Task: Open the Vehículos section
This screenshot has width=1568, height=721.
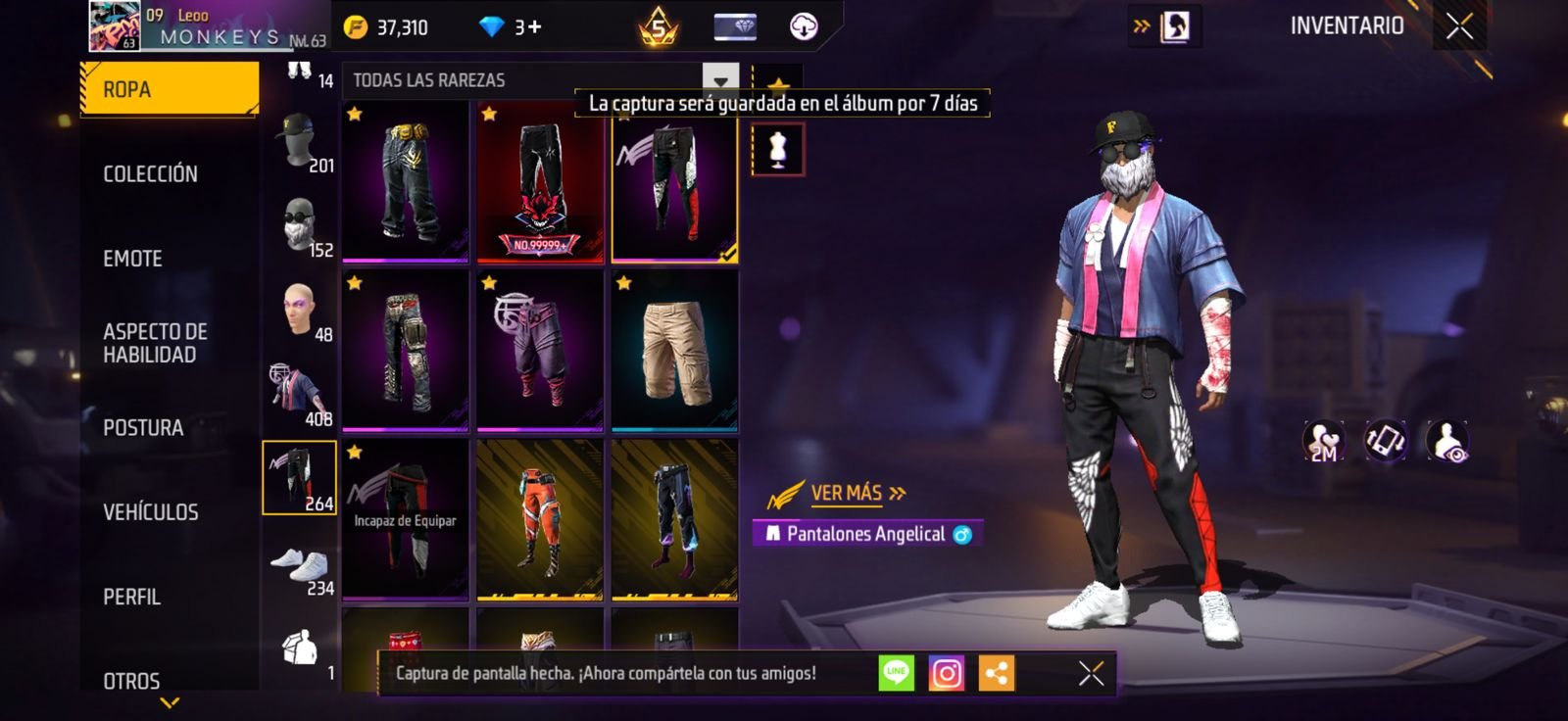Action: point(151,512)
